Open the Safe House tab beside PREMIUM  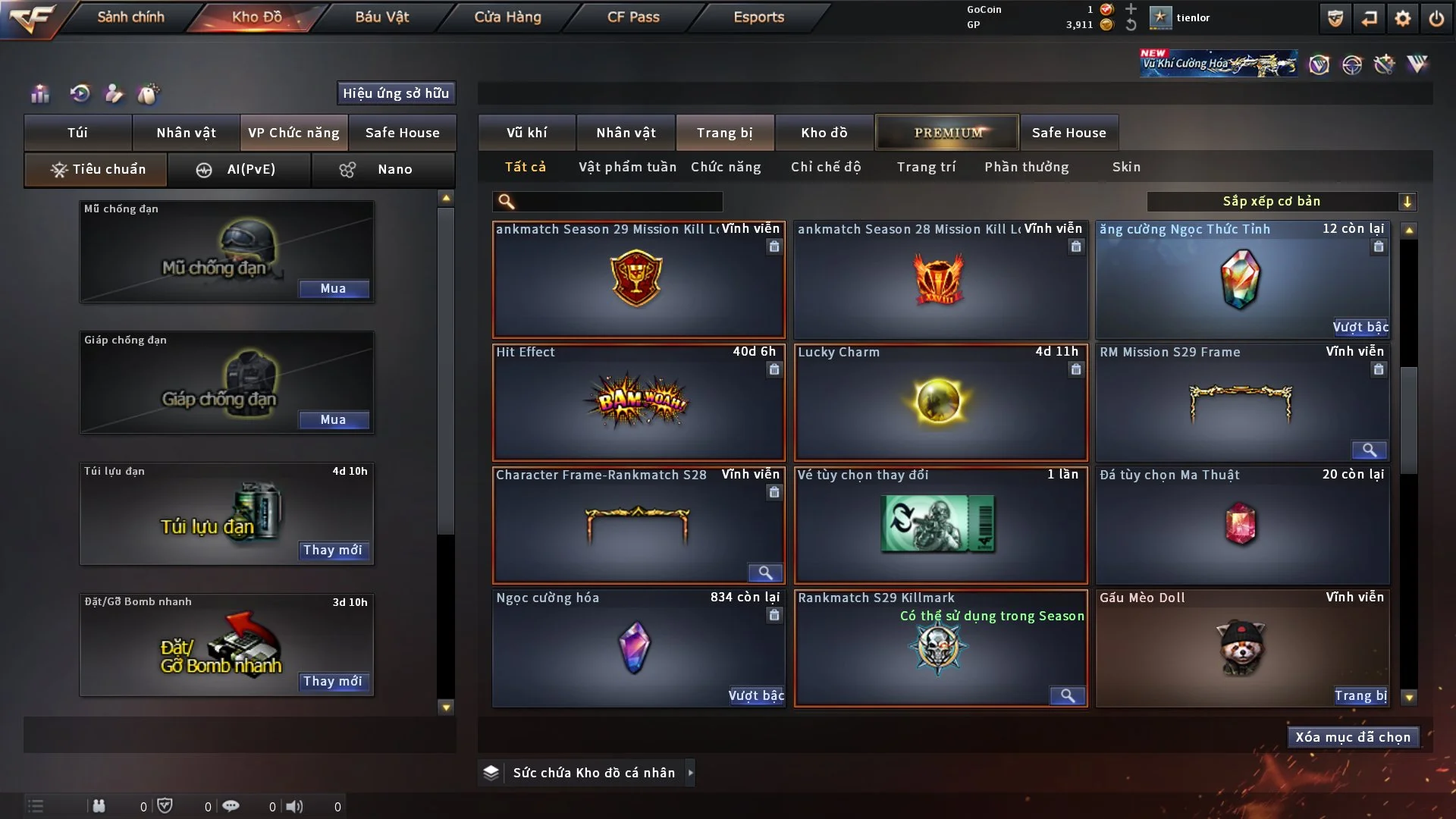[x=1068, y=133]
